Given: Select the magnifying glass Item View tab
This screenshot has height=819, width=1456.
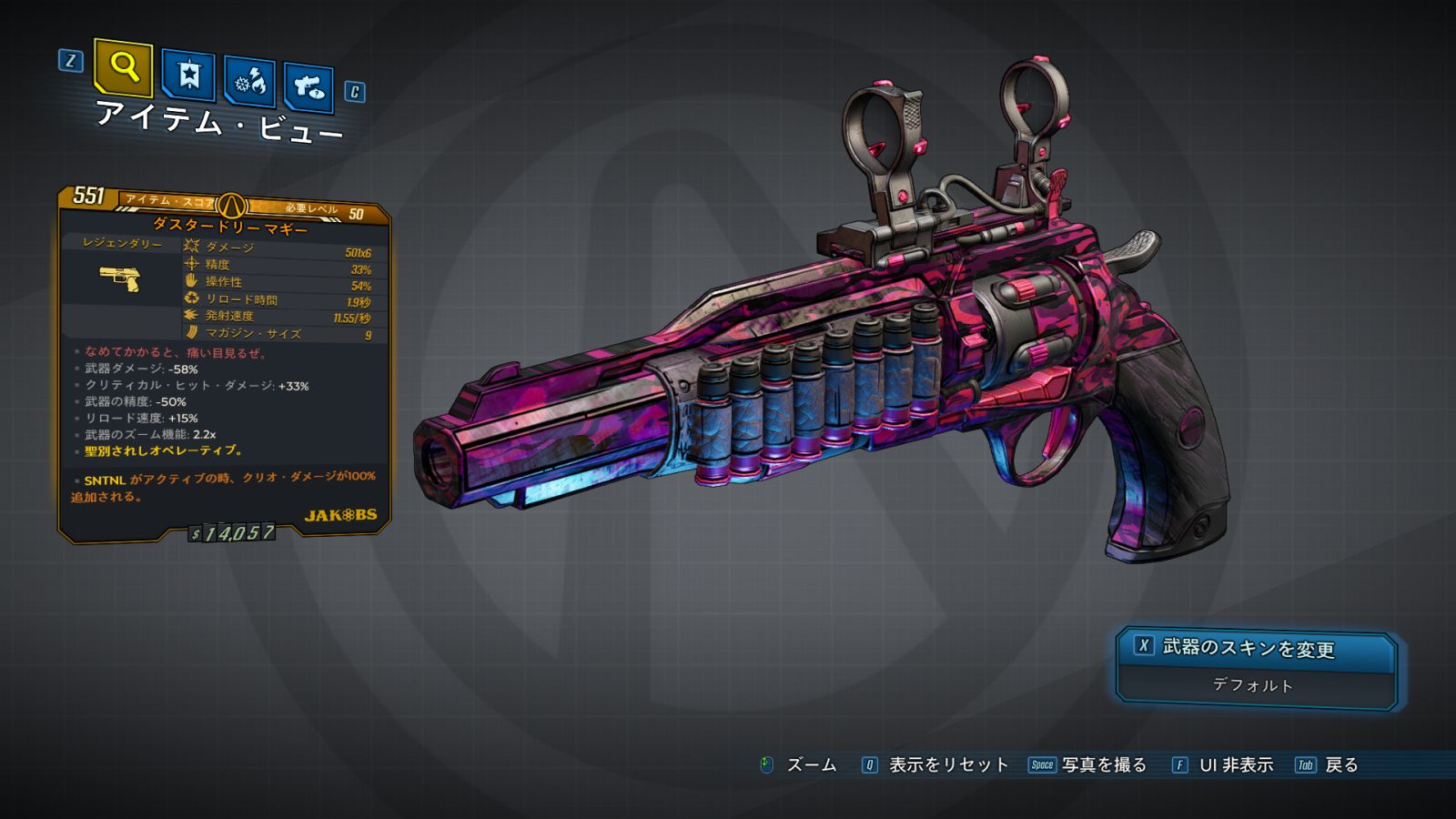Looking at the screenshot, I should [123, 67].
